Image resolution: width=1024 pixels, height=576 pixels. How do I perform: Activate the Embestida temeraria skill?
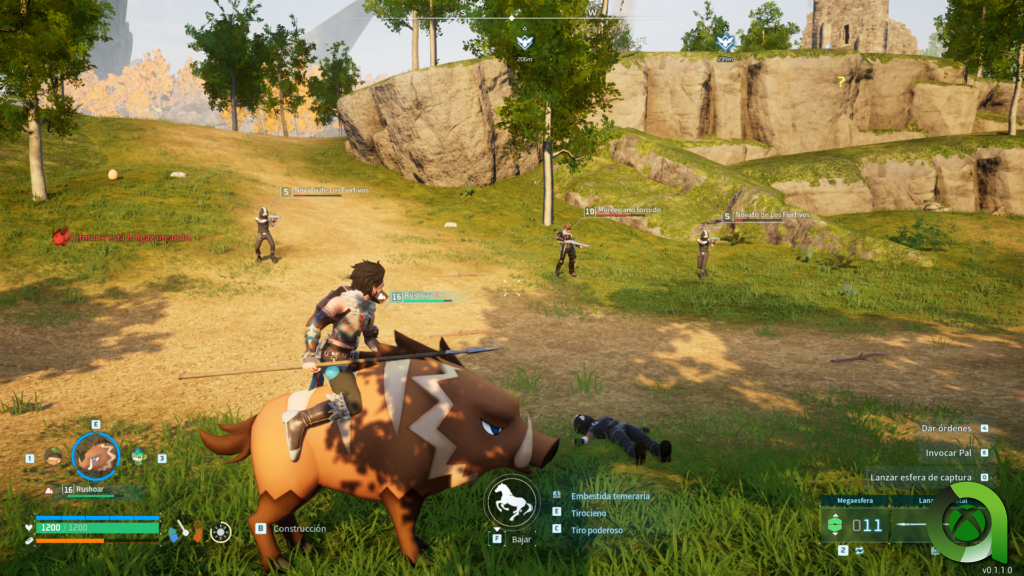point(610,496)
